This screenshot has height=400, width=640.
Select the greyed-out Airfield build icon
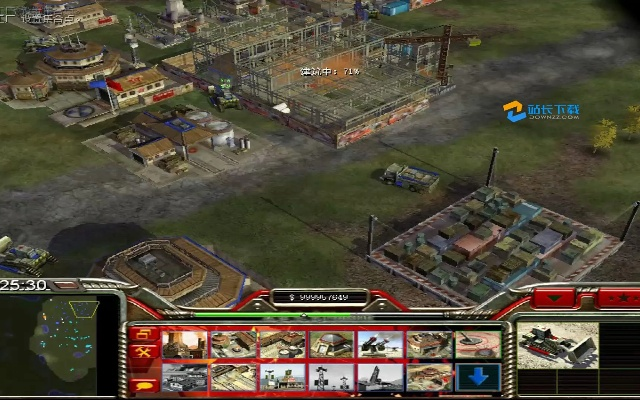184,377
